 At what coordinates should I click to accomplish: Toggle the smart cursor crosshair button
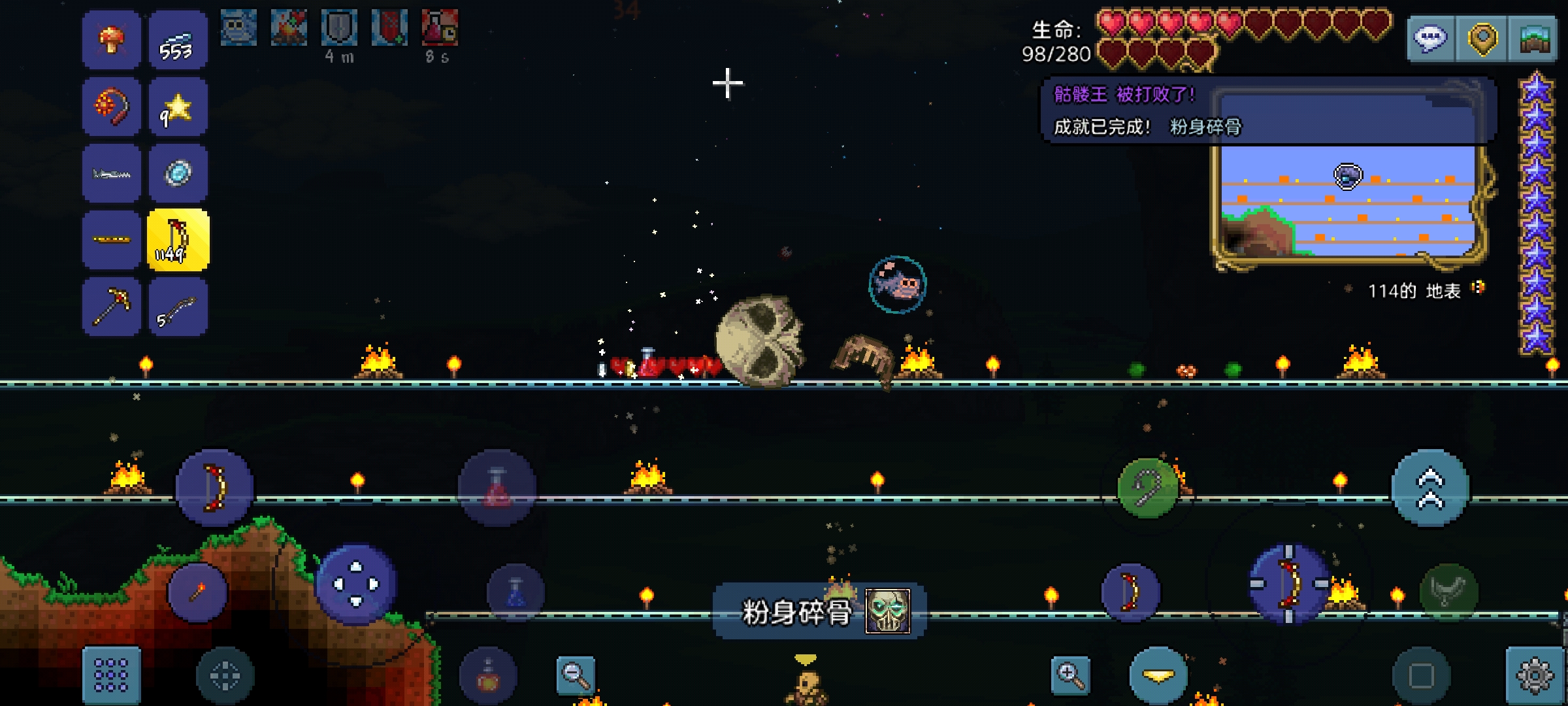point(225,676)
